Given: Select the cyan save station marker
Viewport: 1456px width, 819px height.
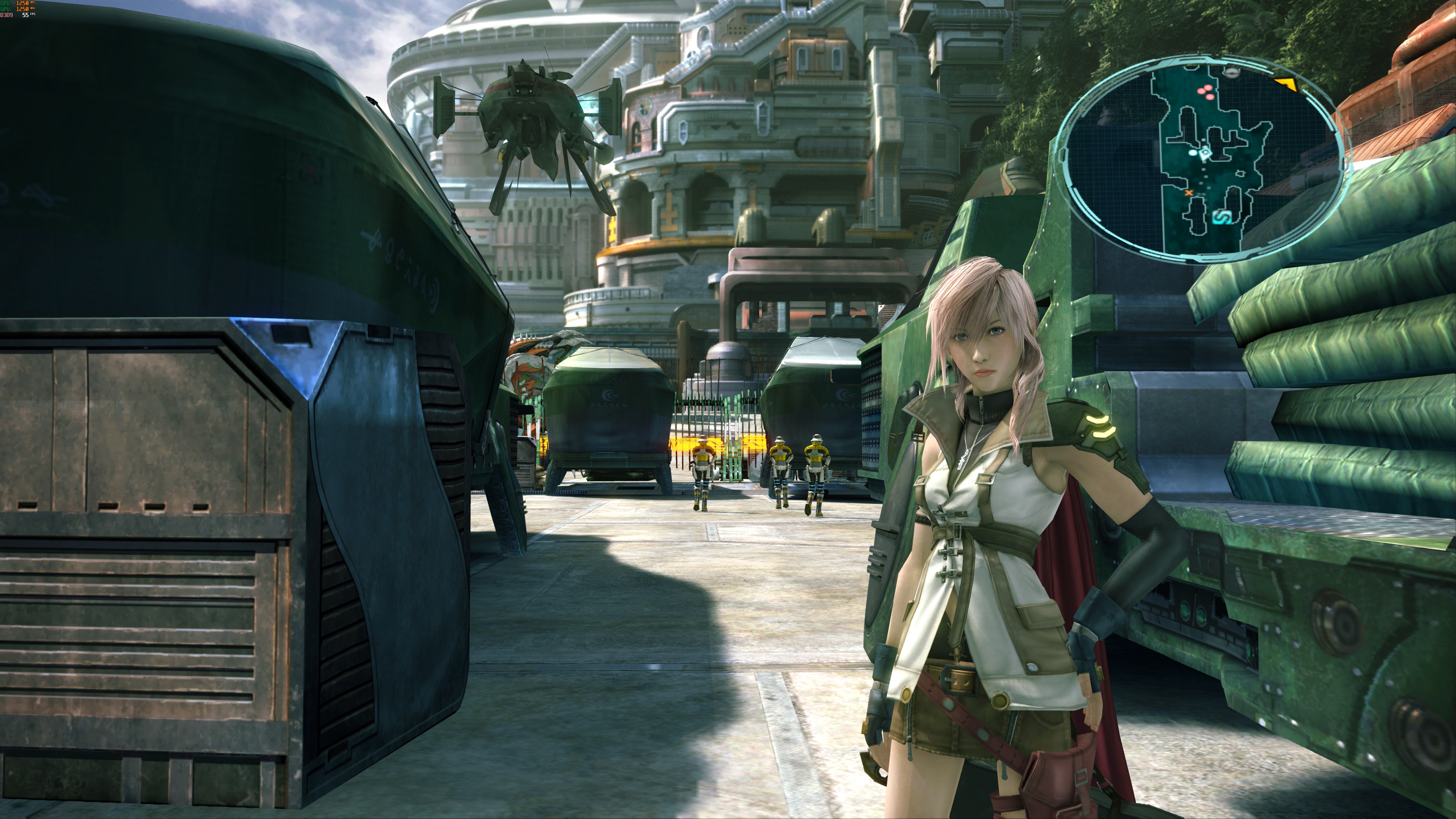Looking at the screenshot, I should (1223, 218).
